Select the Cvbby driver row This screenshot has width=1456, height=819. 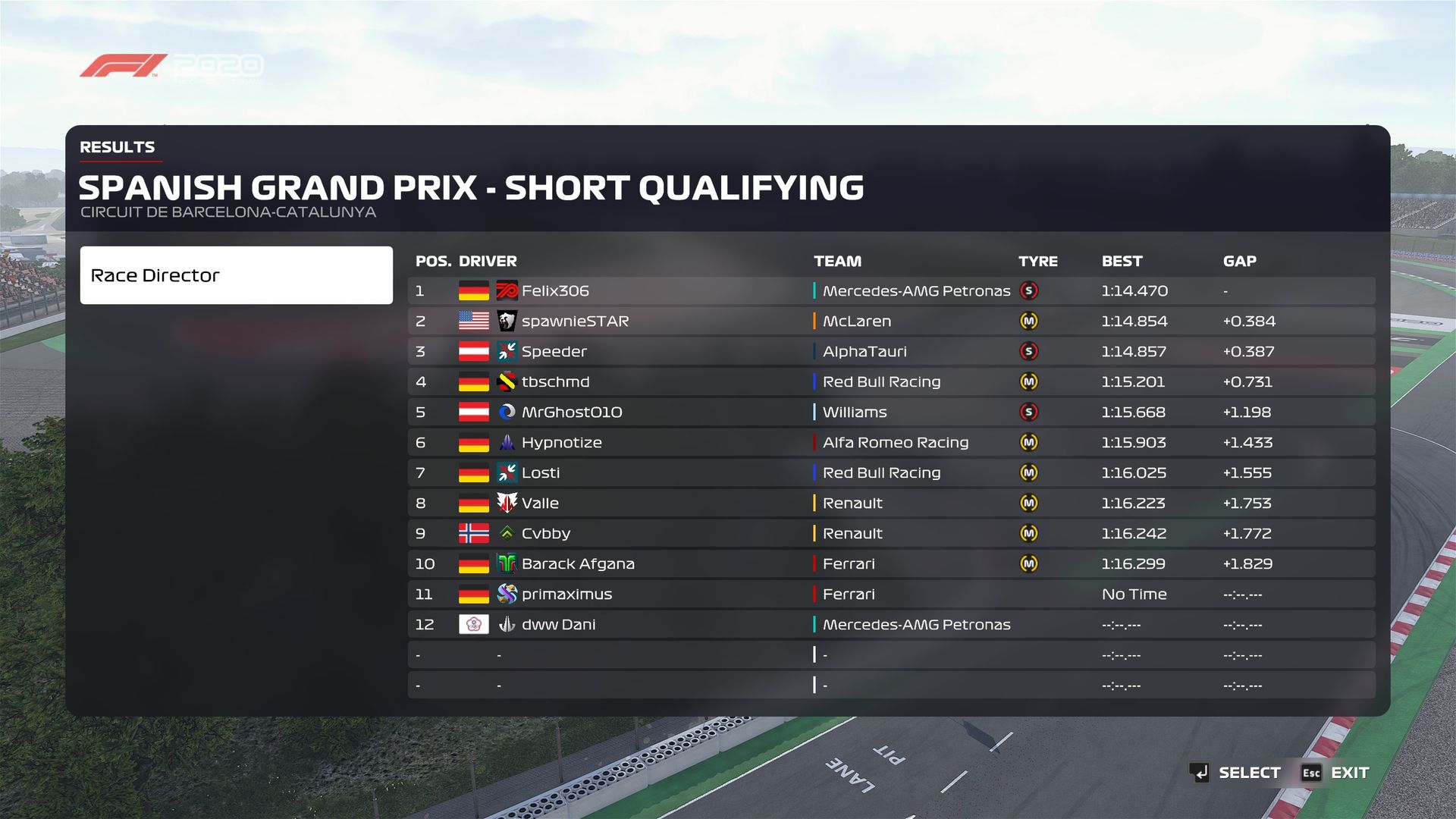pyautogui.click(x=890, y=534)
